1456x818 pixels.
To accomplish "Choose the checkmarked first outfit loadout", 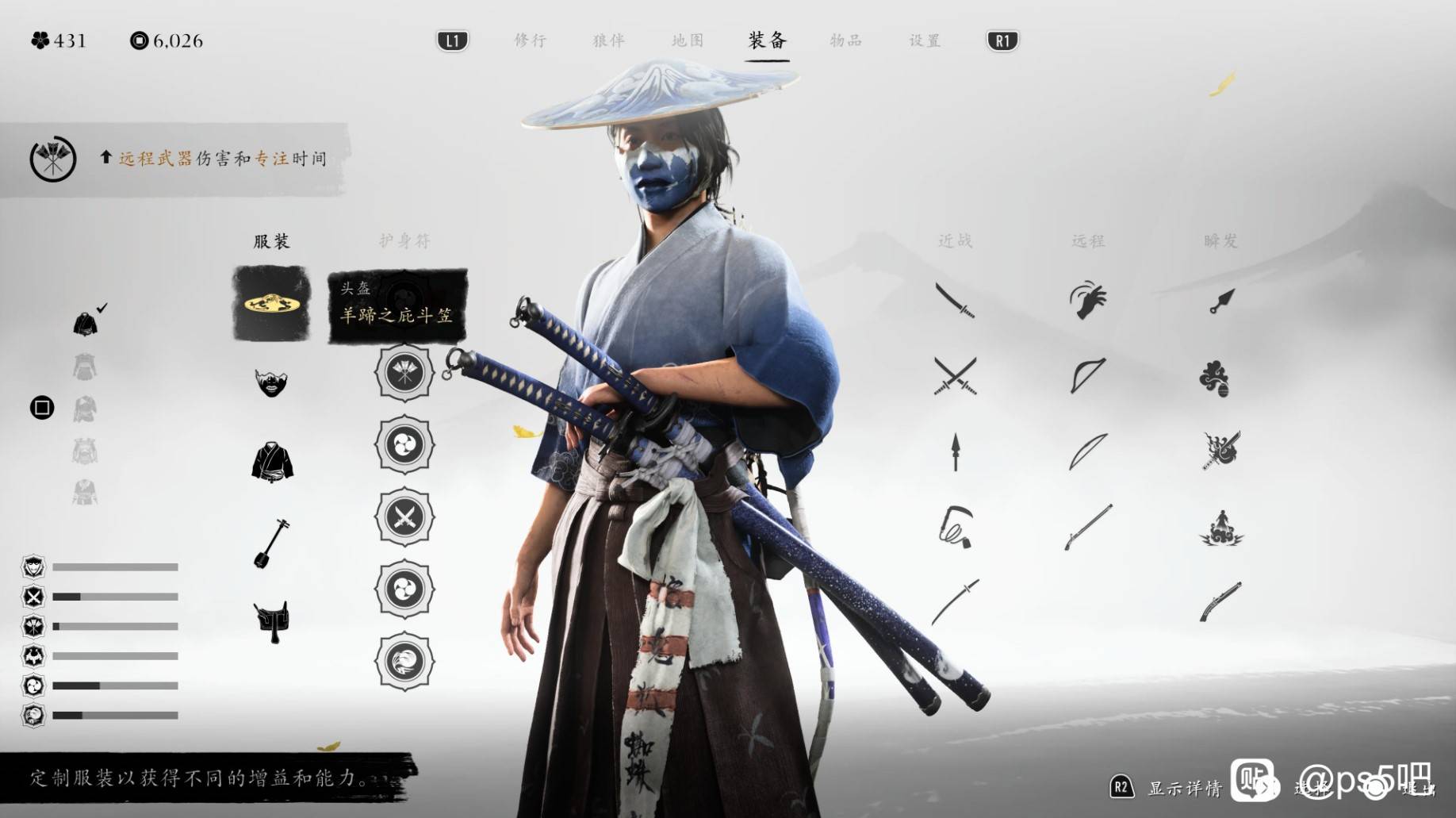I will pos(86,323).
